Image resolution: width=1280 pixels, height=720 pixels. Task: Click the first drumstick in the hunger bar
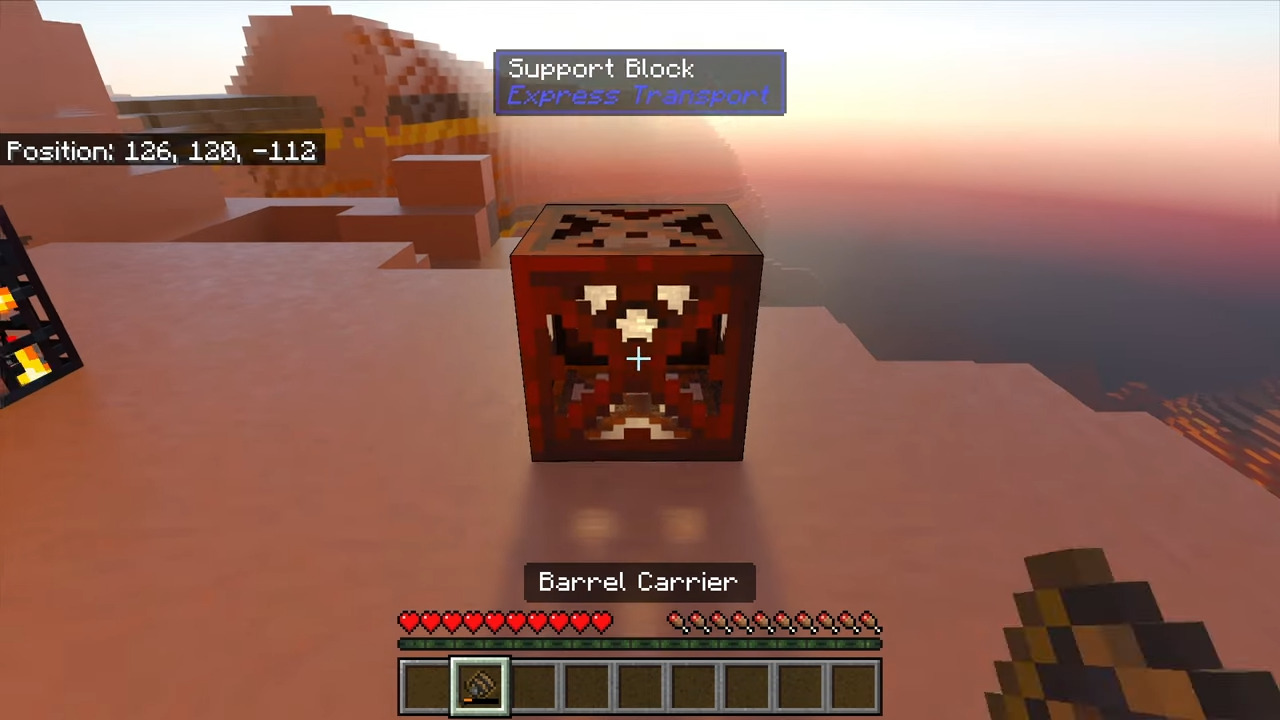click(x=676, y=622)
